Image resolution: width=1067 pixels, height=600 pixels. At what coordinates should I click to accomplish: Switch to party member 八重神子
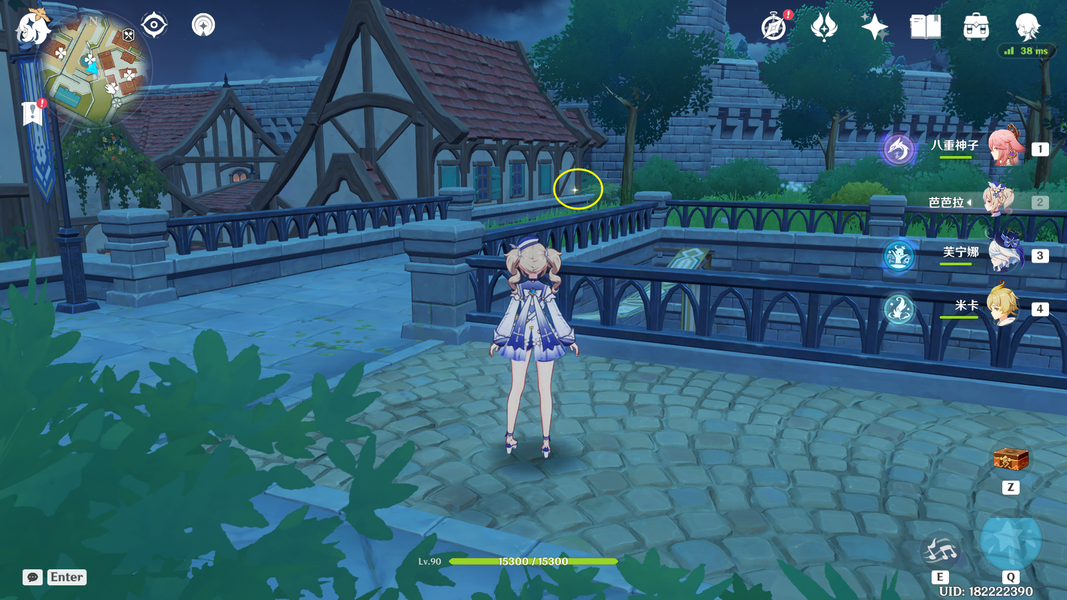point(1002,148)
